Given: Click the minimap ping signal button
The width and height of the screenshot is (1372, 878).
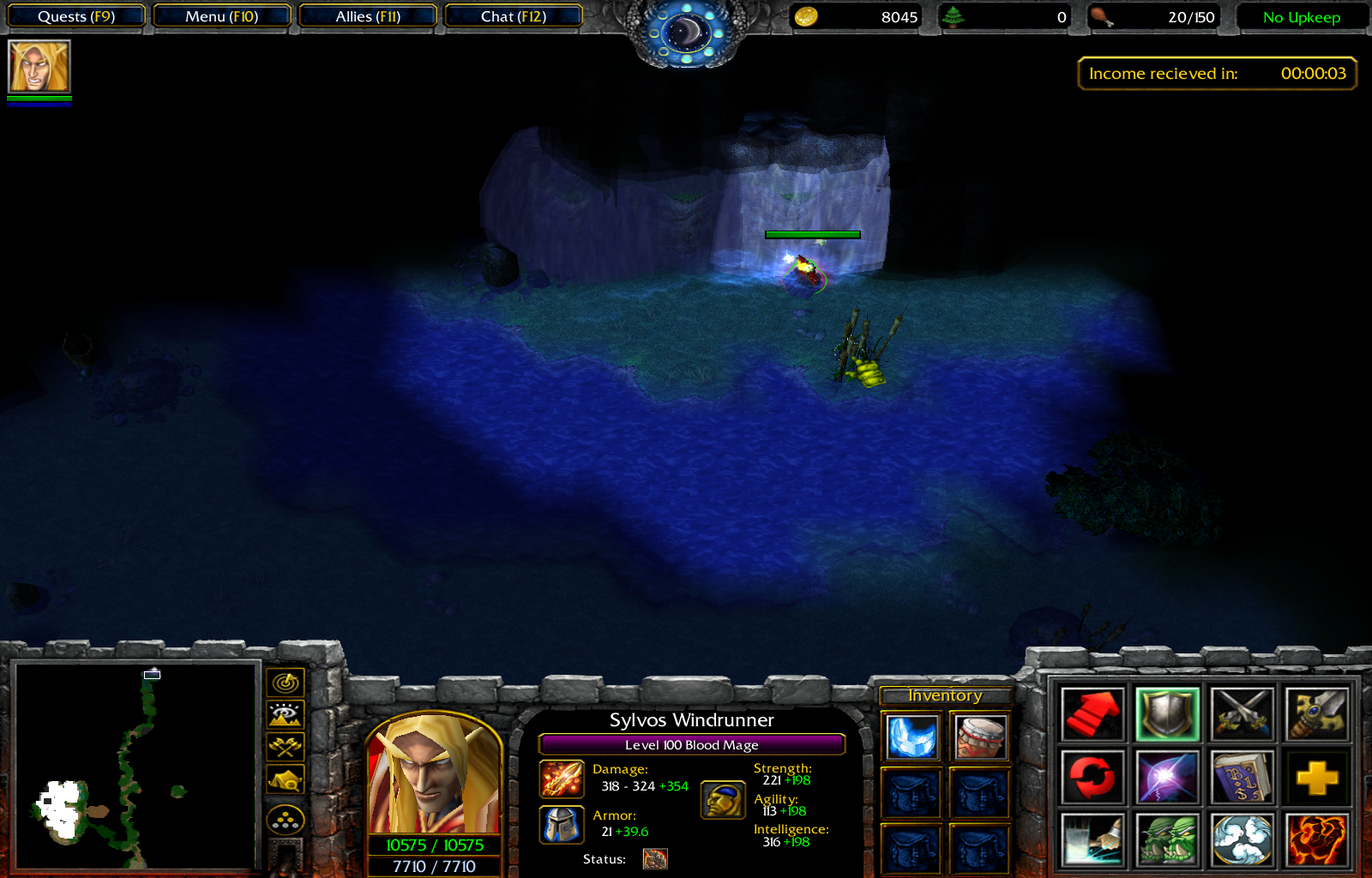Looking at the screenshot, I should coord(285,683).
